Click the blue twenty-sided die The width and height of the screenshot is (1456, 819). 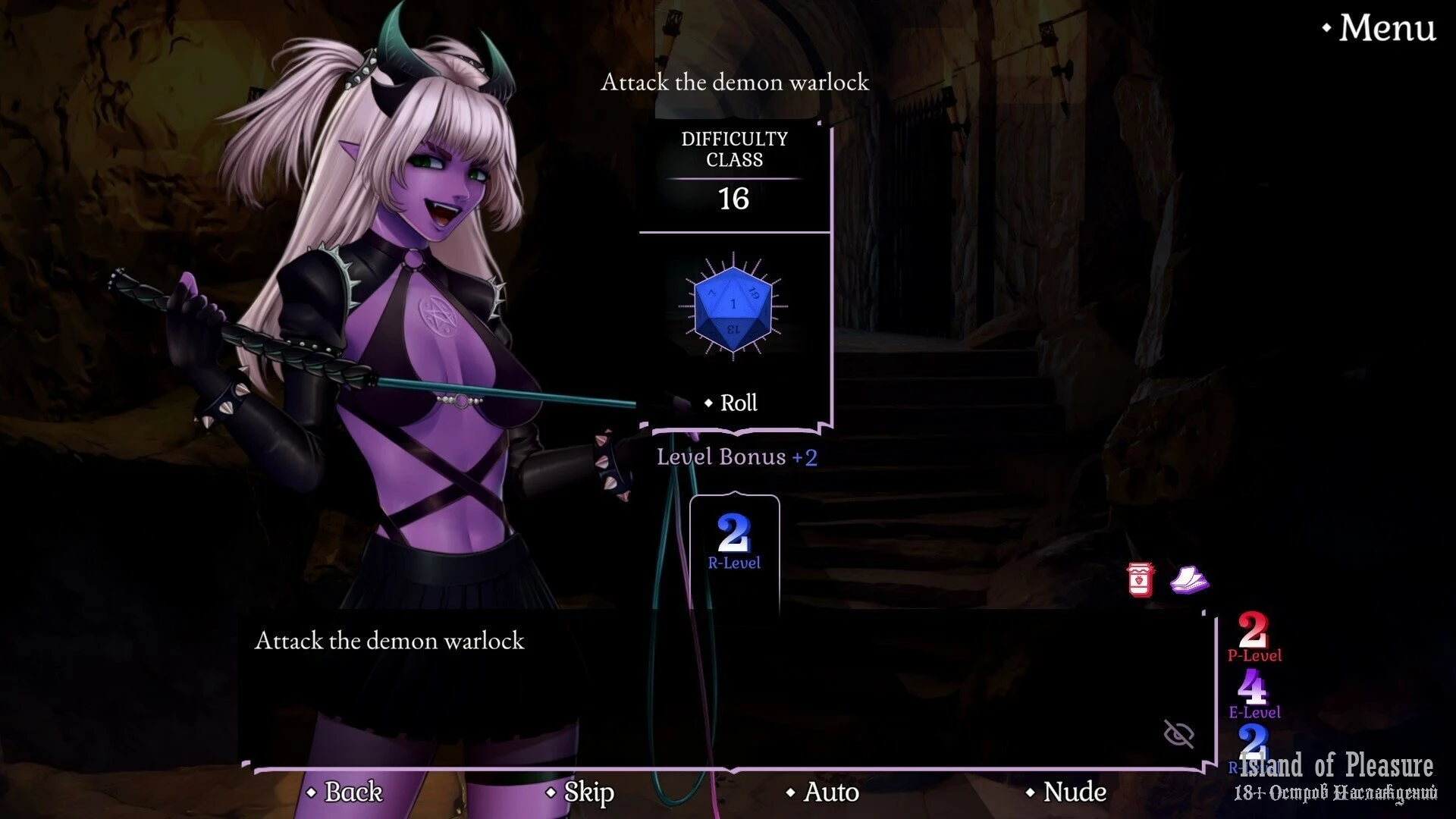pyautogui.click(x=733, y=307)
